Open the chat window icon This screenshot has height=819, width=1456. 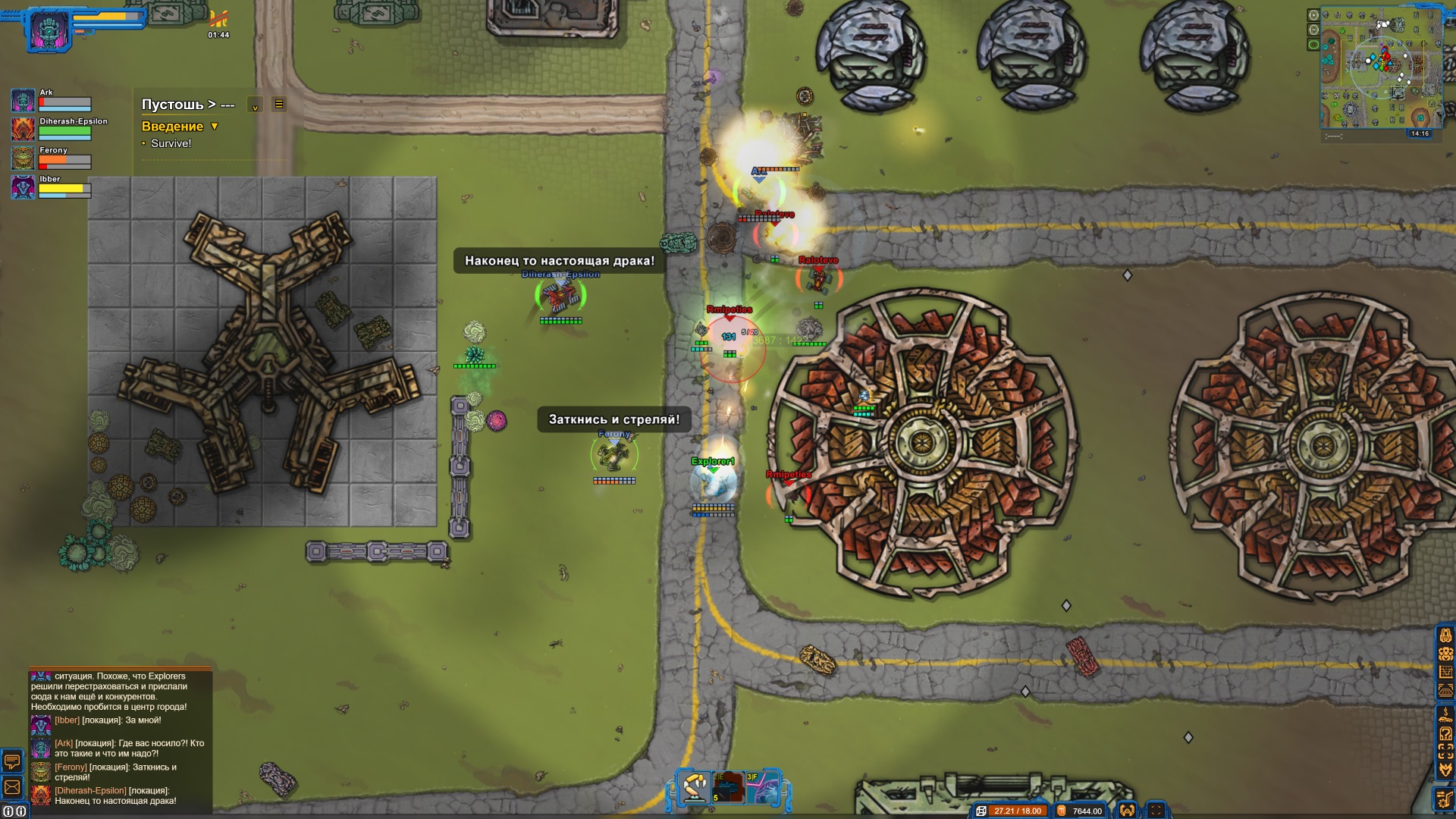click(13, 761)
